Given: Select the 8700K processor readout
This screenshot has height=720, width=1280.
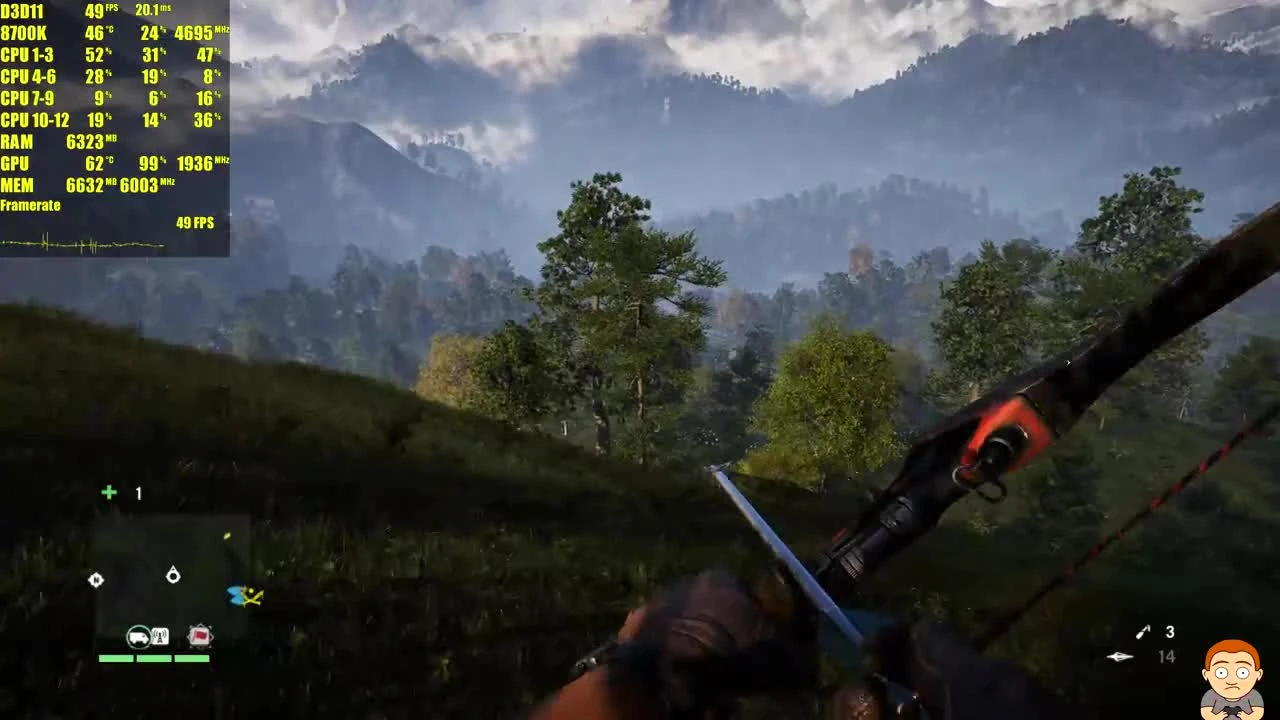Looking at the screenshot, I should 24,33.
